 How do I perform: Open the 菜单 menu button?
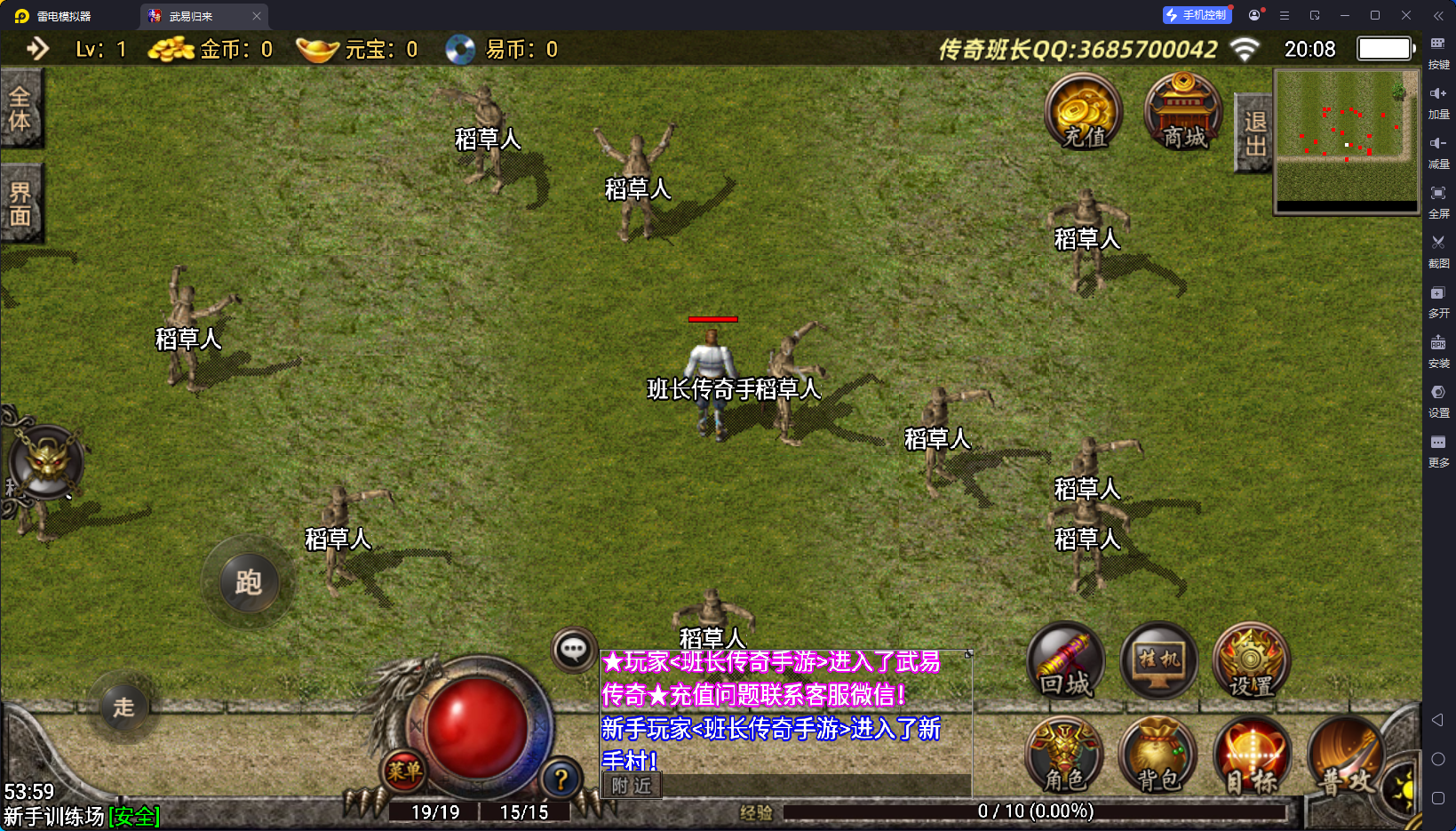(x=403, y=771)
